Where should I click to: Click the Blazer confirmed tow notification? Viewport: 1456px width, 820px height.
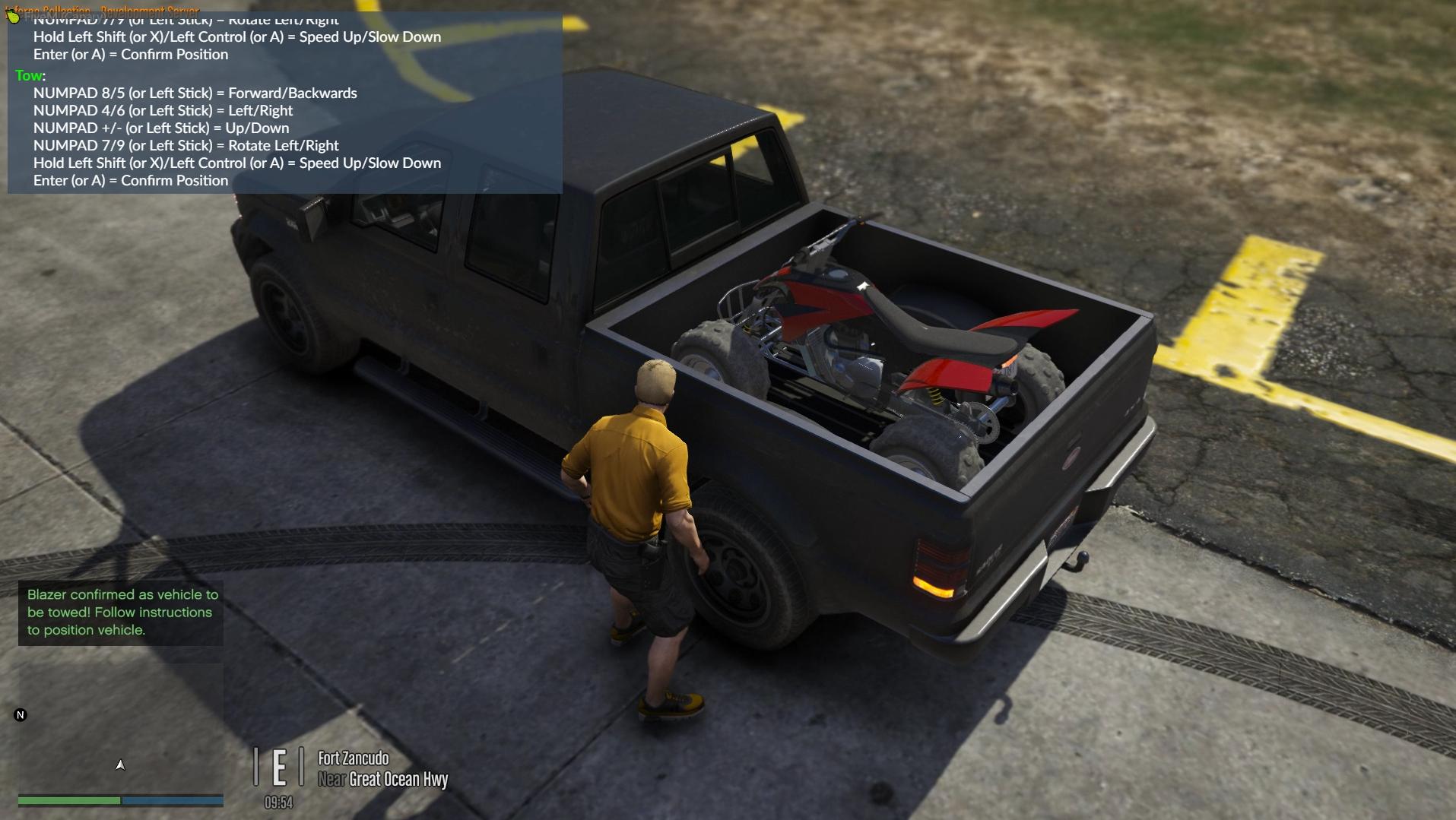tap(121, 613)
